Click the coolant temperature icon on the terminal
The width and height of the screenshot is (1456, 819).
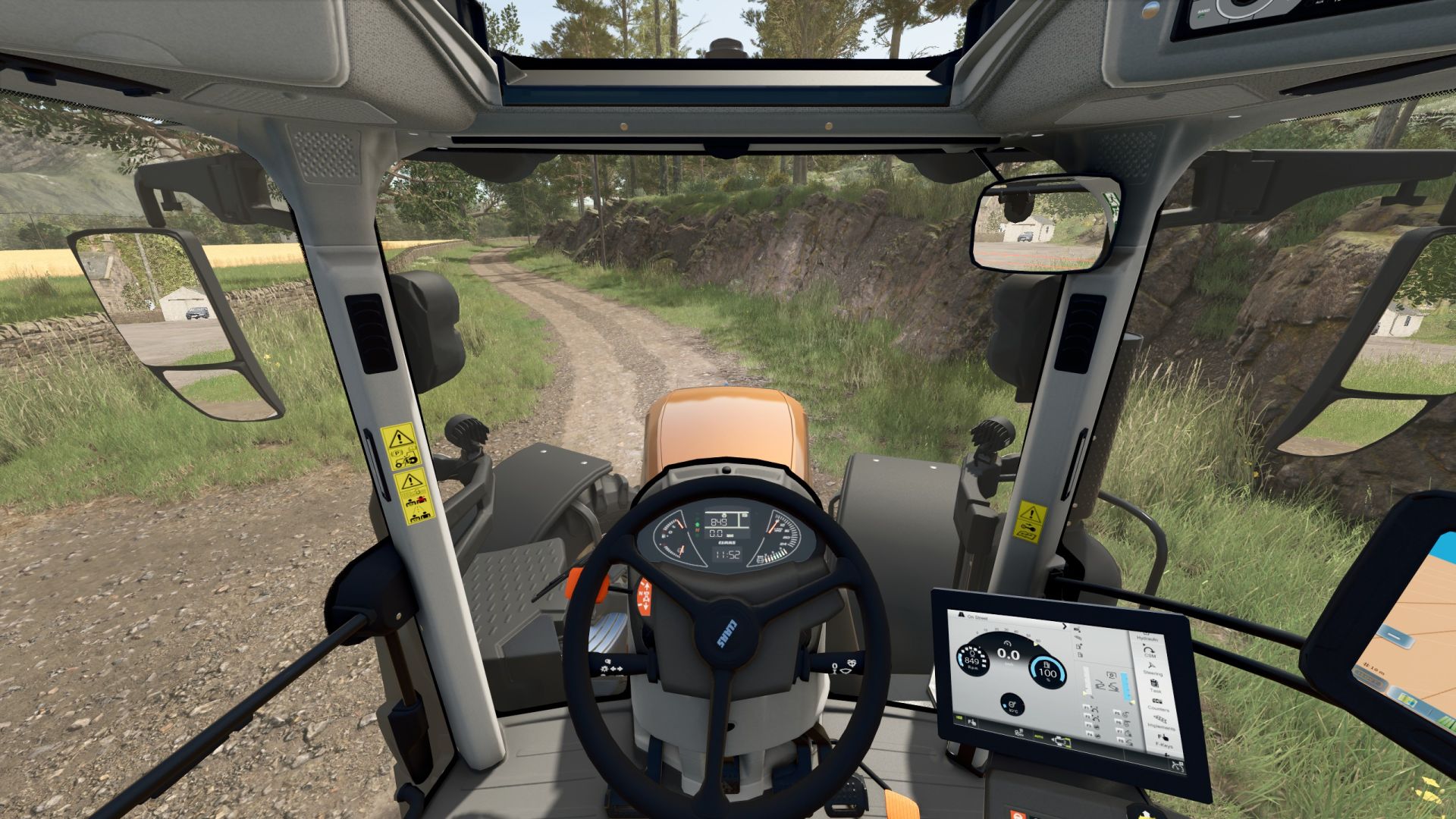1012,705
